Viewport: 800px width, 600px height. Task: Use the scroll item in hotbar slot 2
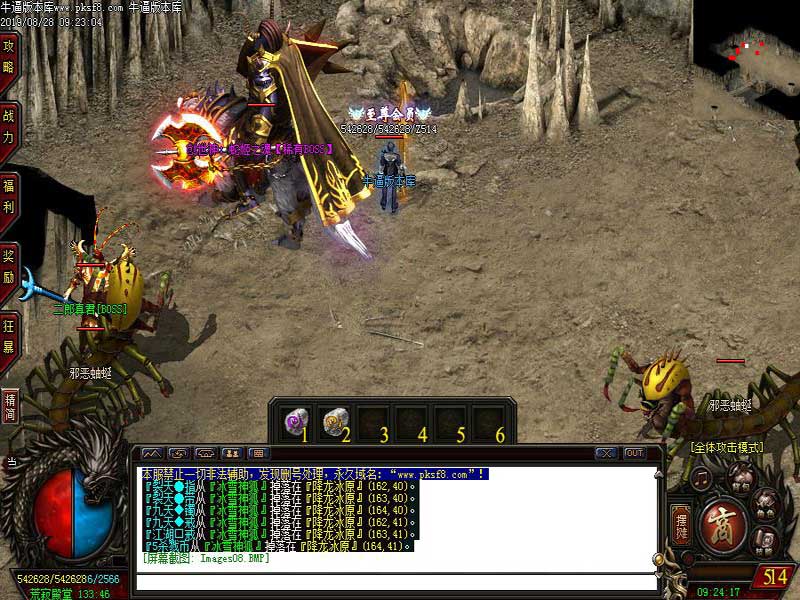[336, 421]
